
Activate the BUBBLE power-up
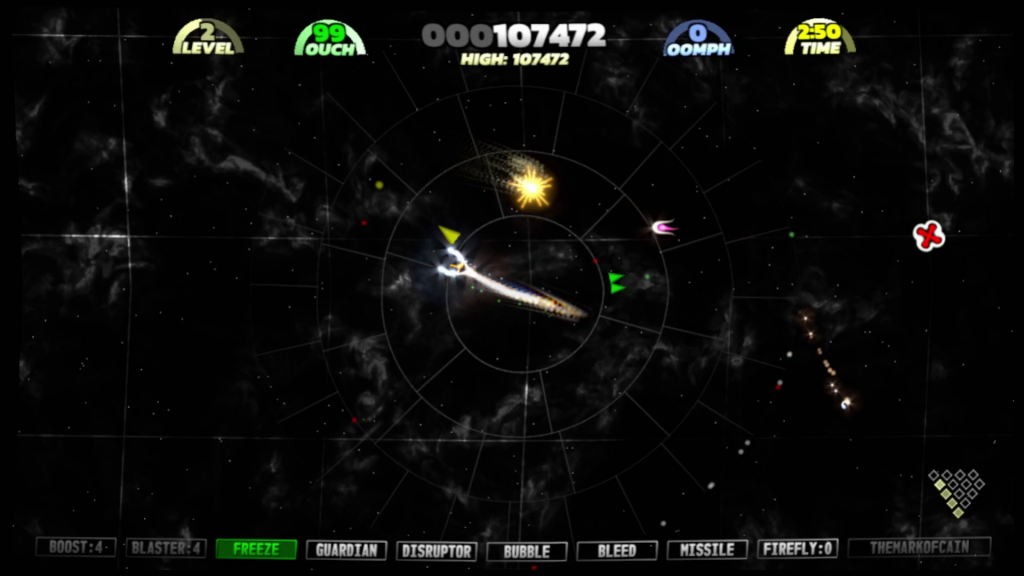click(526, 551)
